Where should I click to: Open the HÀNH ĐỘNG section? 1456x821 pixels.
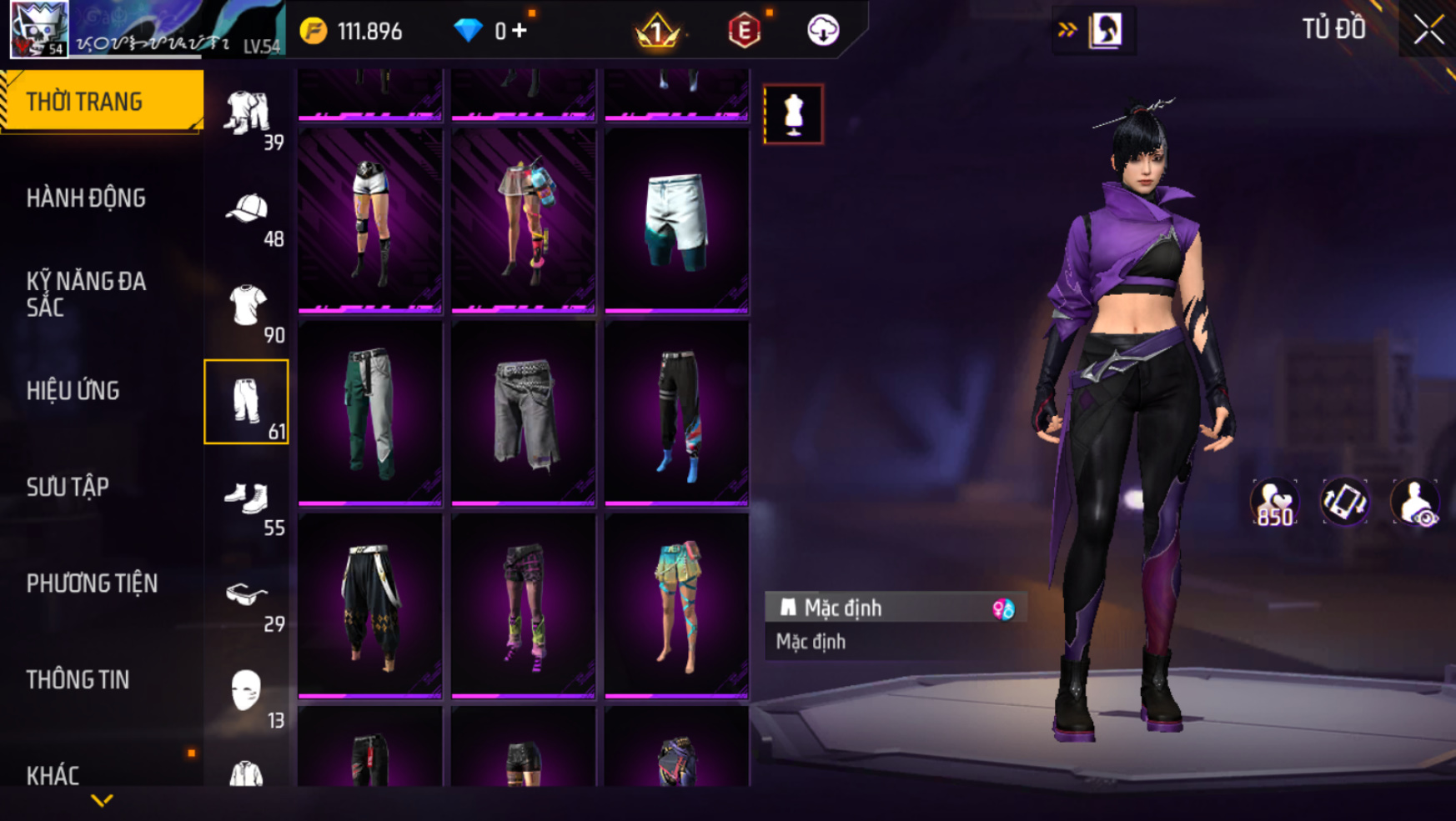coord(86,198)
